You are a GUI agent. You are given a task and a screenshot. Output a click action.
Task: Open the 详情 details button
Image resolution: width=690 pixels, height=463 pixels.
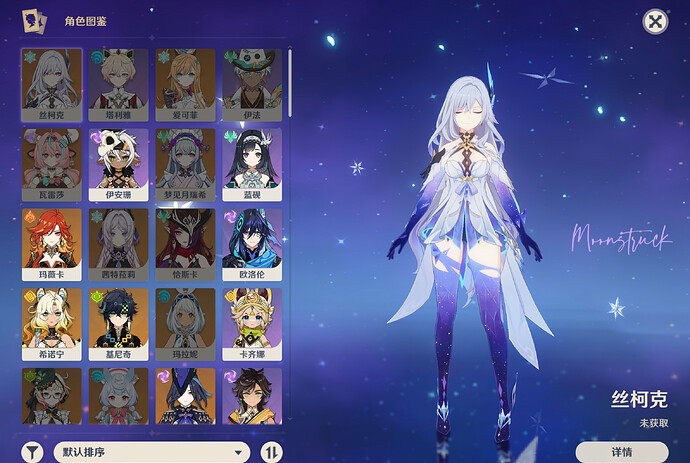tap(621, 452)
